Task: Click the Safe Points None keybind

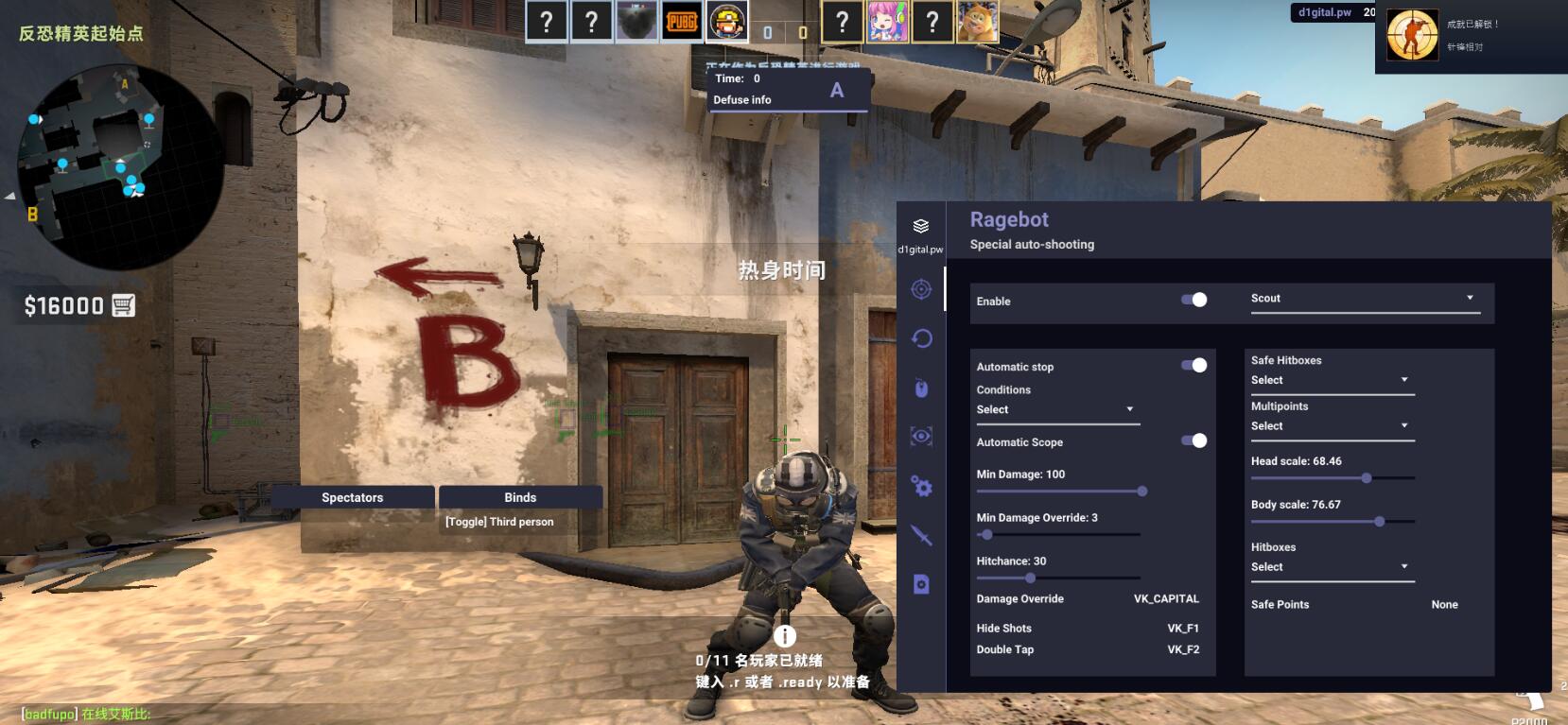Action: point(1444,605)
